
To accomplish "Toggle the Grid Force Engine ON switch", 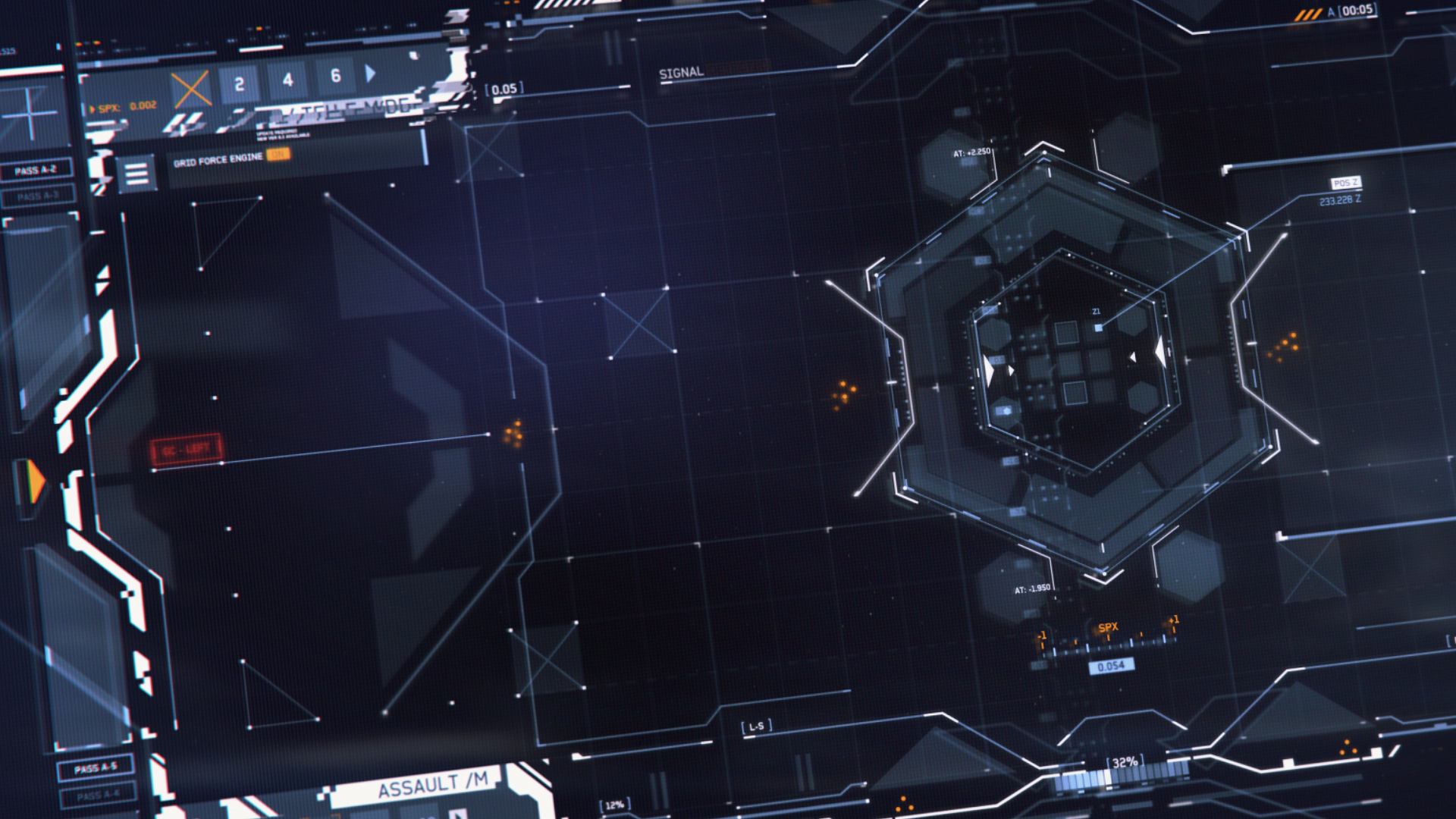I will 278,155.
